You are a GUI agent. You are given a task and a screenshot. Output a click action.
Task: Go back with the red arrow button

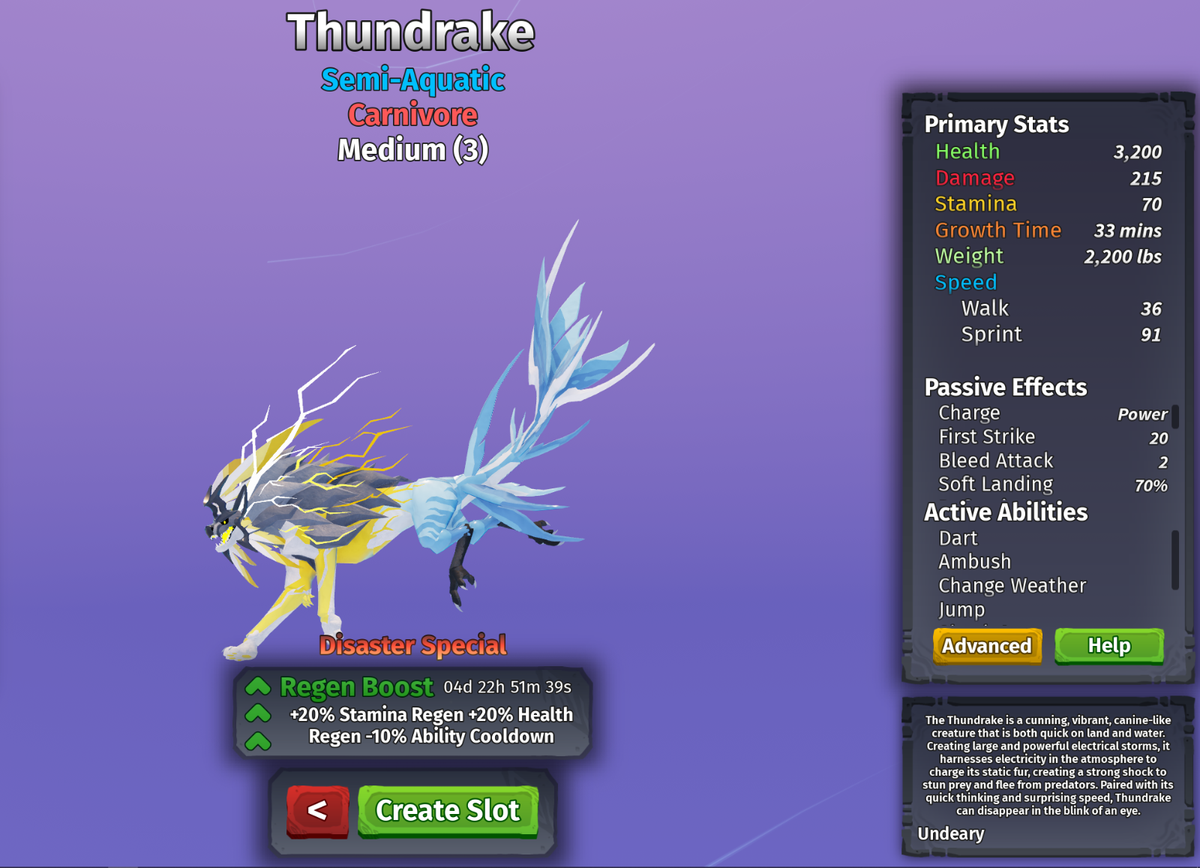point(317,810)
